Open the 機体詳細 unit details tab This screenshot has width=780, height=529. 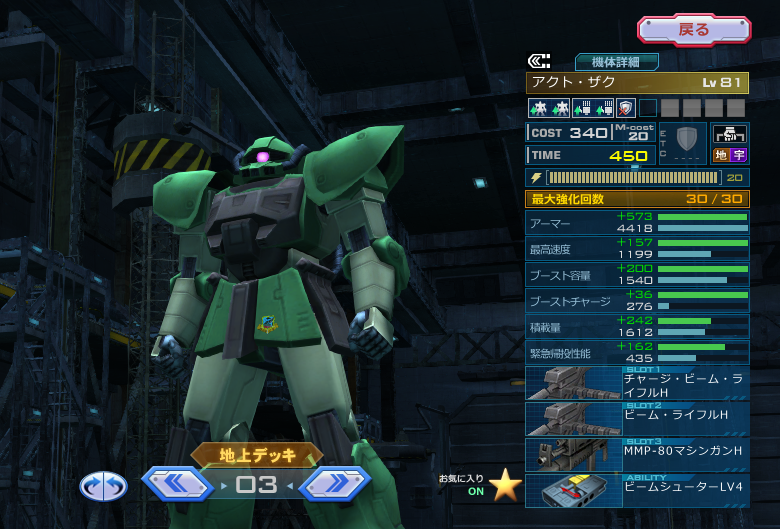coord(616,62)
